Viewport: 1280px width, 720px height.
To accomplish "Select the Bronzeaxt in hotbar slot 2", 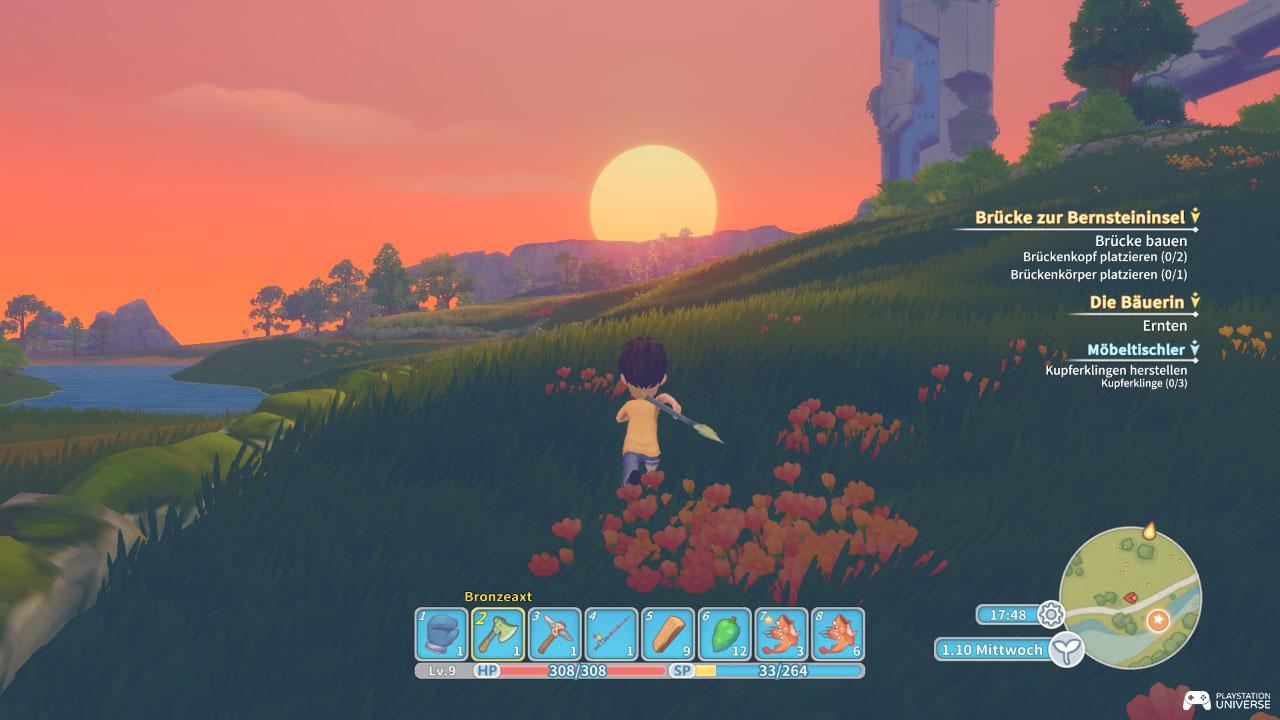I will tap(502, 630).
